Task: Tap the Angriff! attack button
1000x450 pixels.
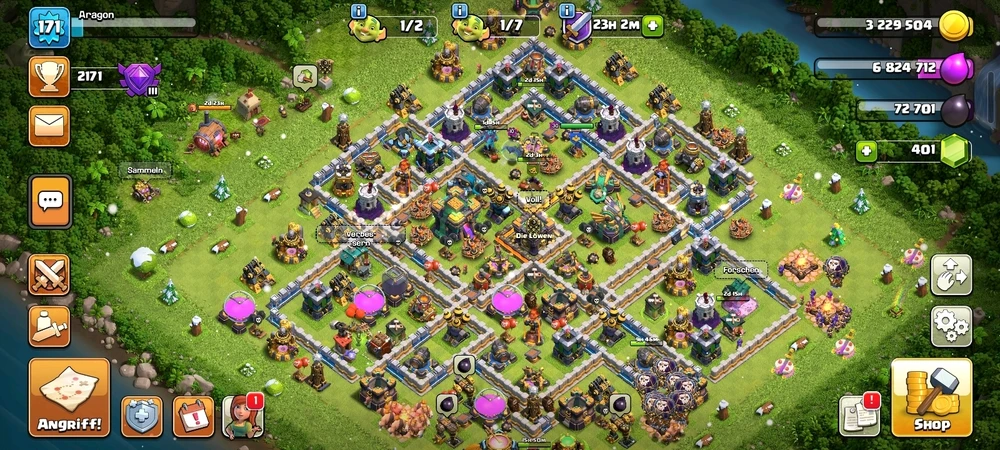Action: pyautogui.click(x=69, y=397)
